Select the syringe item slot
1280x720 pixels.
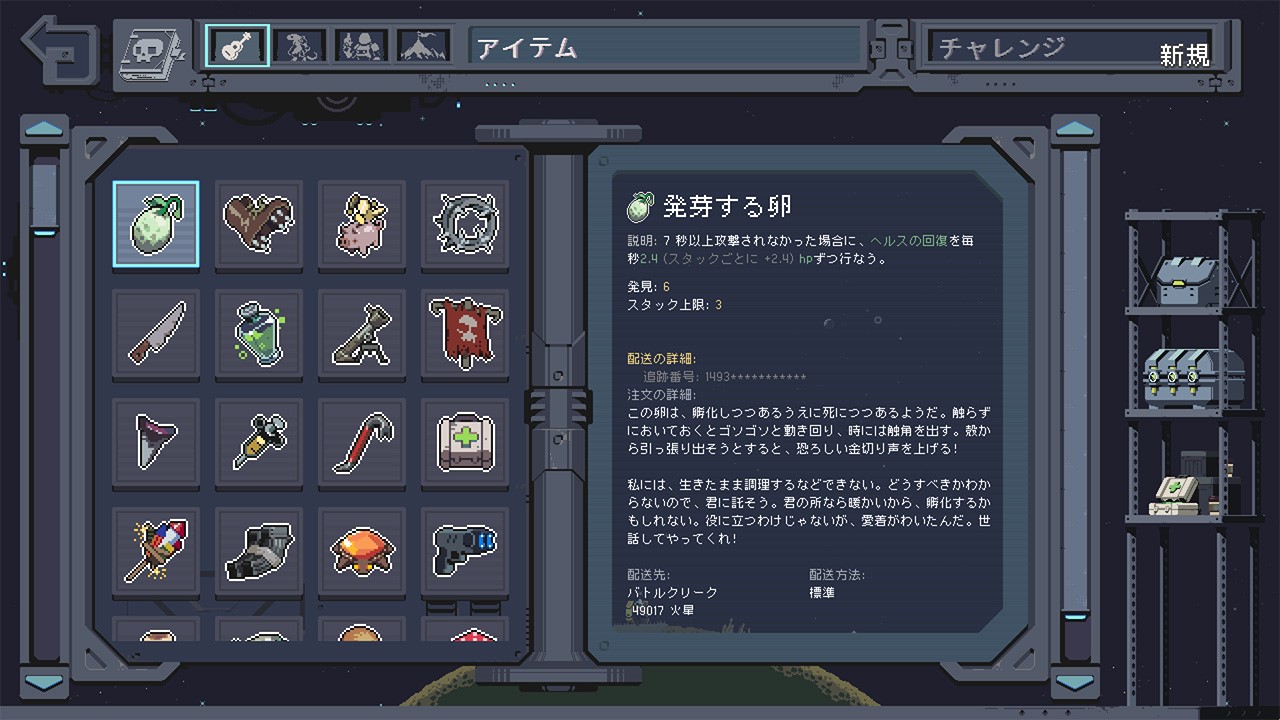[258, 441]
